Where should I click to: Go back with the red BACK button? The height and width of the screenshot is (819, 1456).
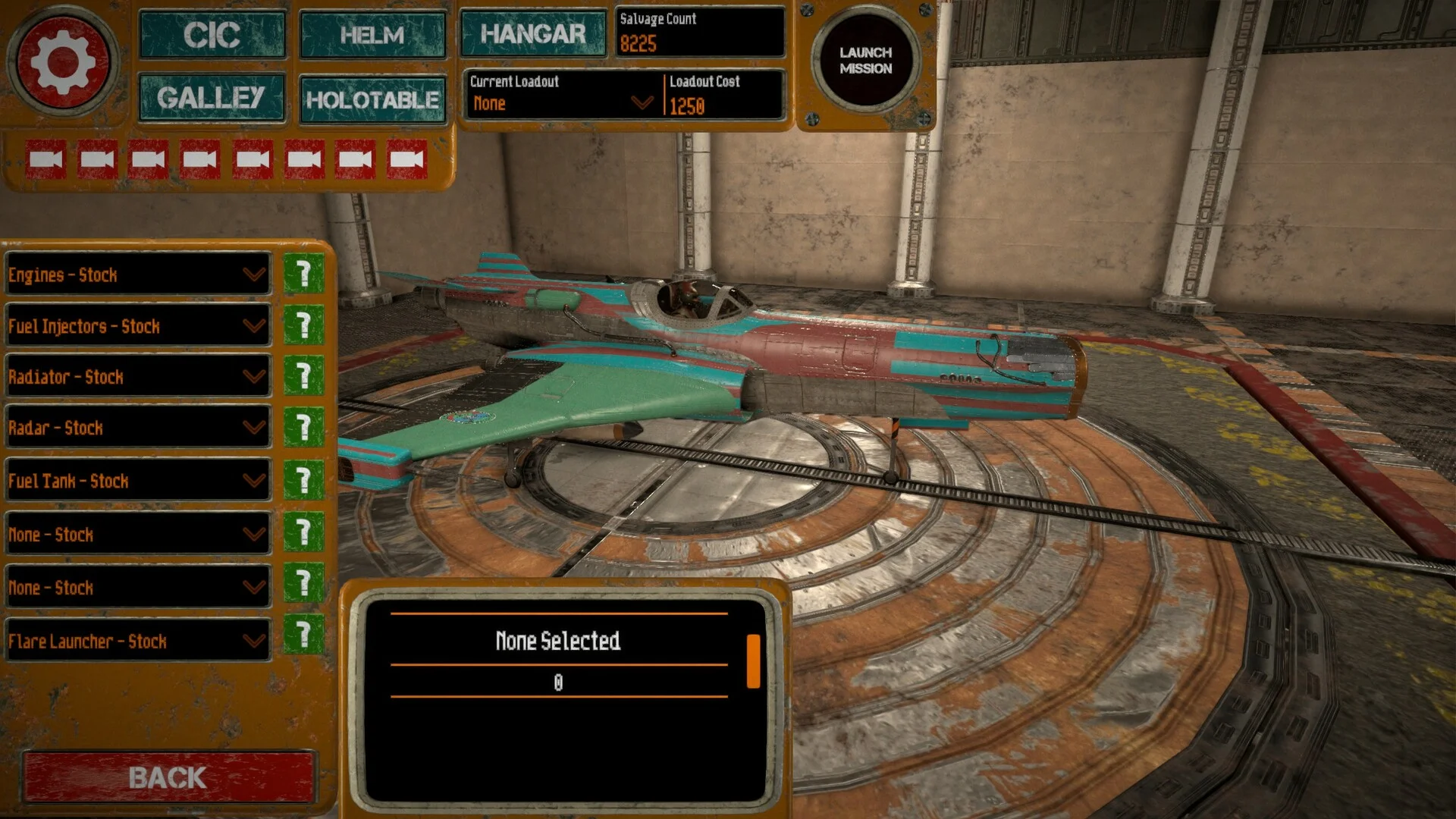click(x=168, y=777)
